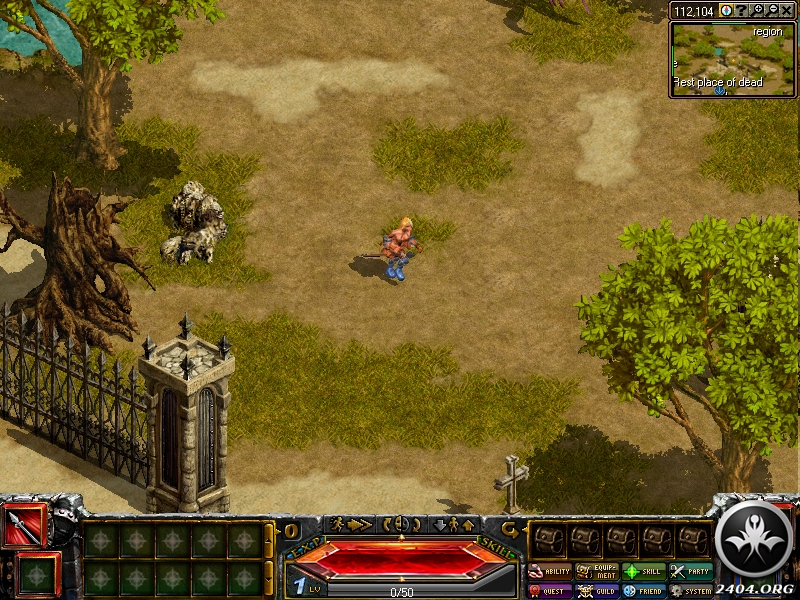
Task: Show the Skill menu
Action: 644,572
